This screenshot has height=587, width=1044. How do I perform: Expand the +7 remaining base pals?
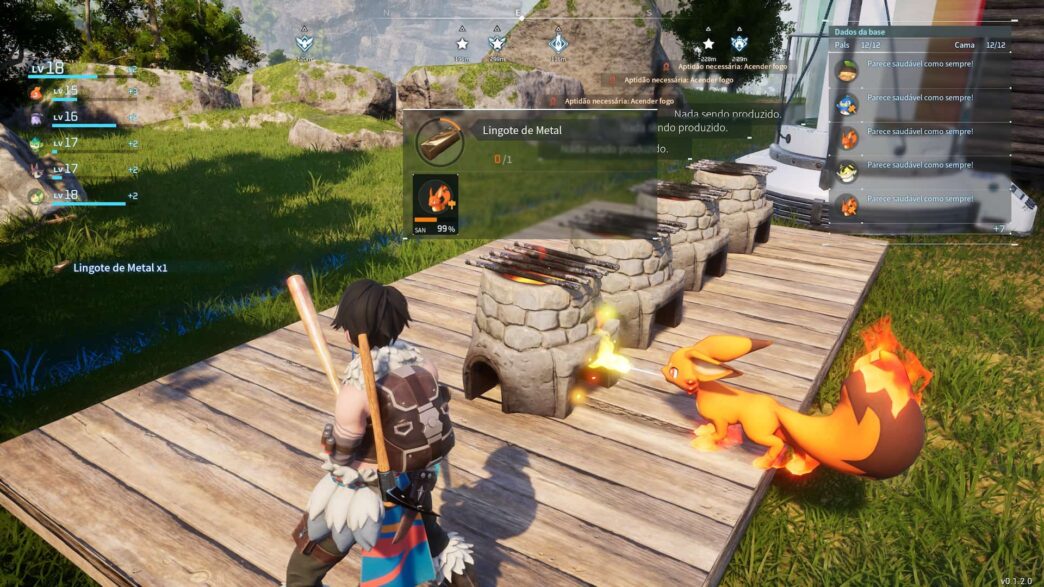pyautogui.click(x=999, y=230)
